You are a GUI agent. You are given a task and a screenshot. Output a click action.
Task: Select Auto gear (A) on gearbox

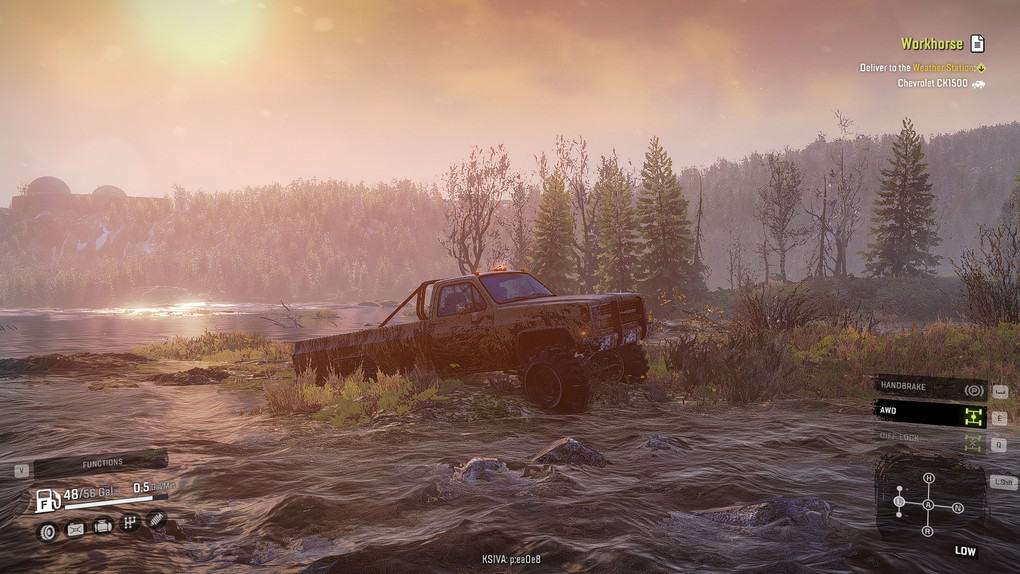coord(928,505)
